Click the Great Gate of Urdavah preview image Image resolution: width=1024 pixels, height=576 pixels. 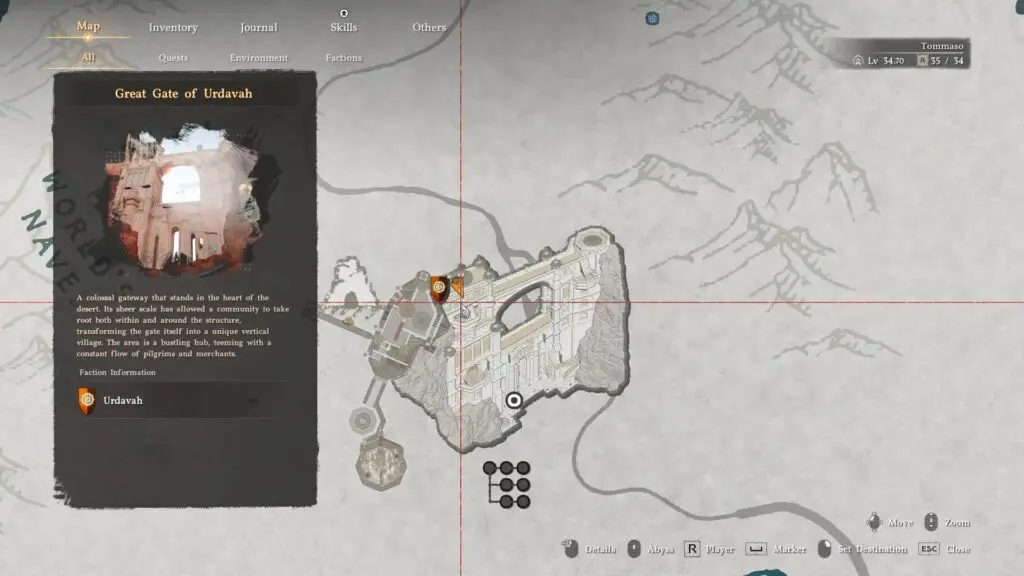(x=184, y=200)
